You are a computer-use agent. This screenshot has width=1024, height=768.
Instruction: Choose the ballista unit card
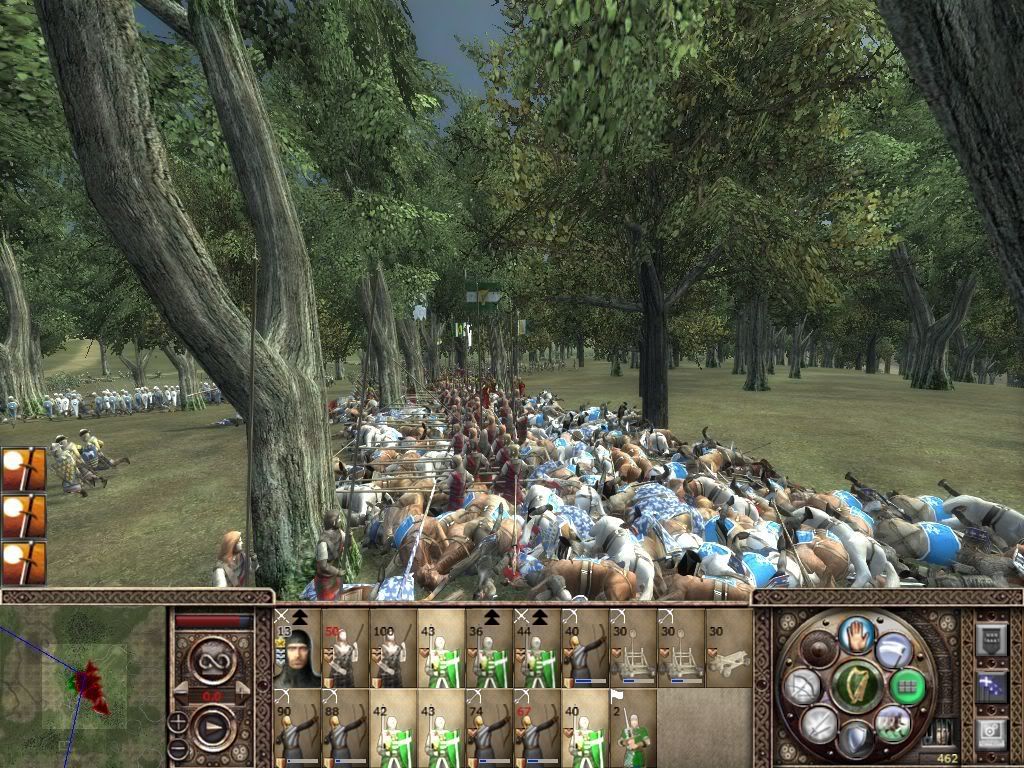click(728, 647)
